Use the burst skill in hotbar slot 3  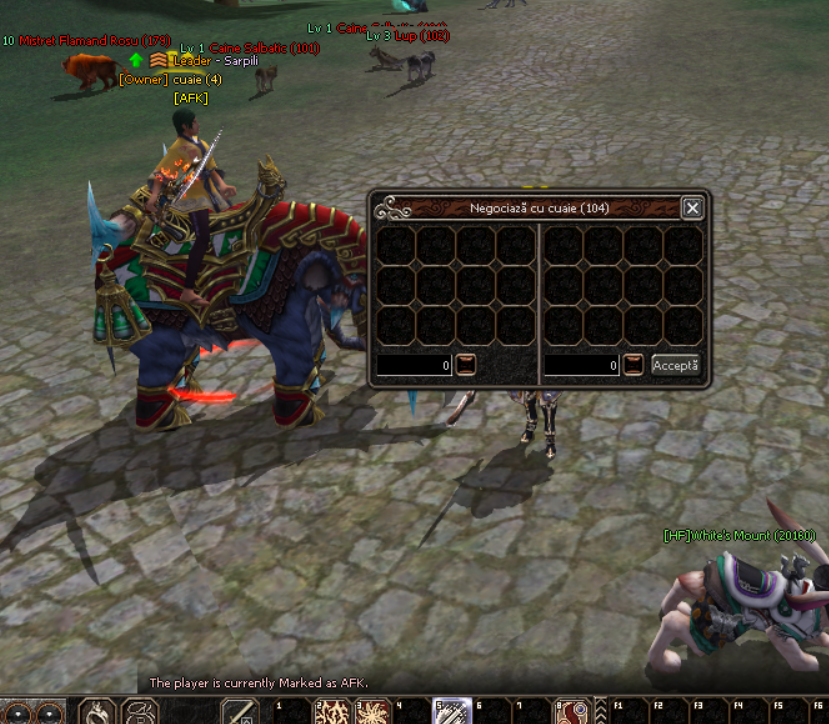(372, 712)
